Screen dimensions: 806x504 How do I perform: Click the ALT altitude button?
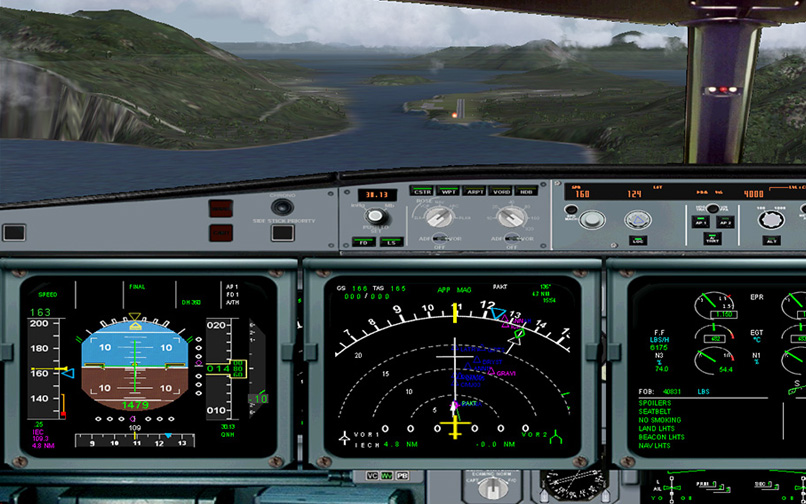click(773, 240)
